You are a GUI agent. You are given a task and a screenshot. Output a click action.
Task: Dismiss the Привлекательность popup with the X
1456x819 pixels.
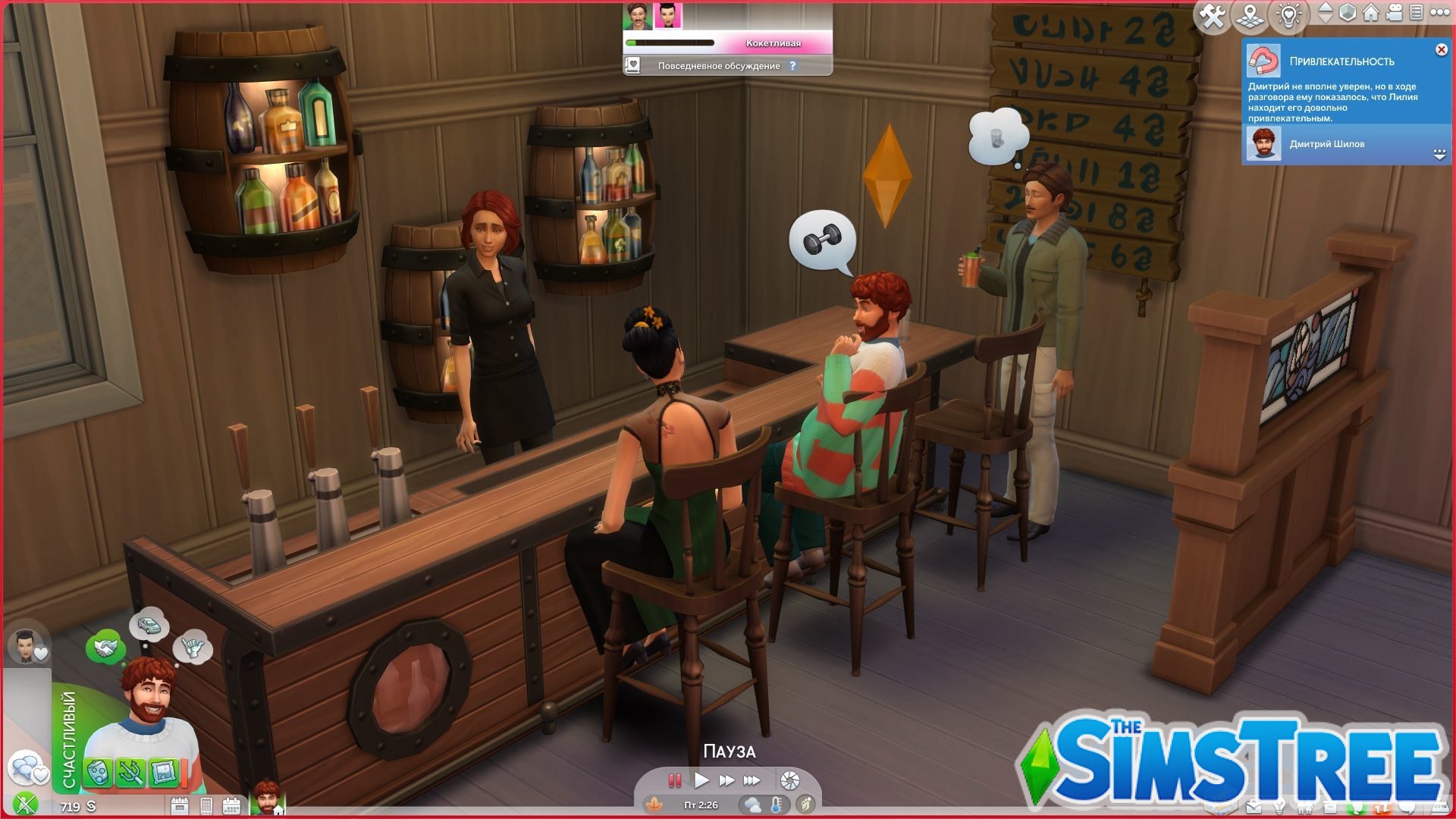[x=1441, y=49]
